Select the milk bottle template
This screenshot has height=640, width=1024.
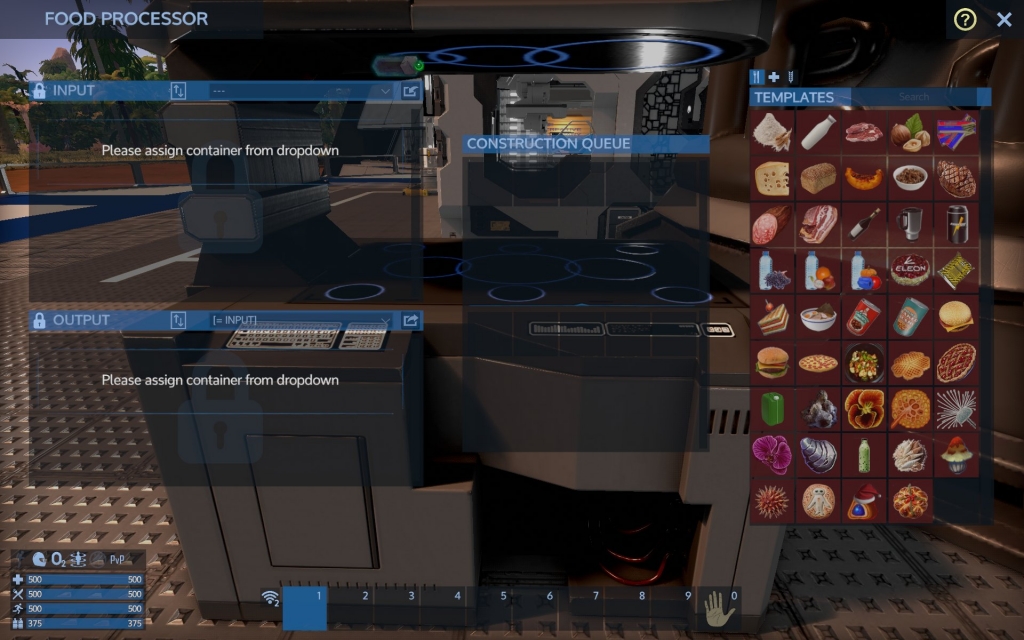point(818,132)
